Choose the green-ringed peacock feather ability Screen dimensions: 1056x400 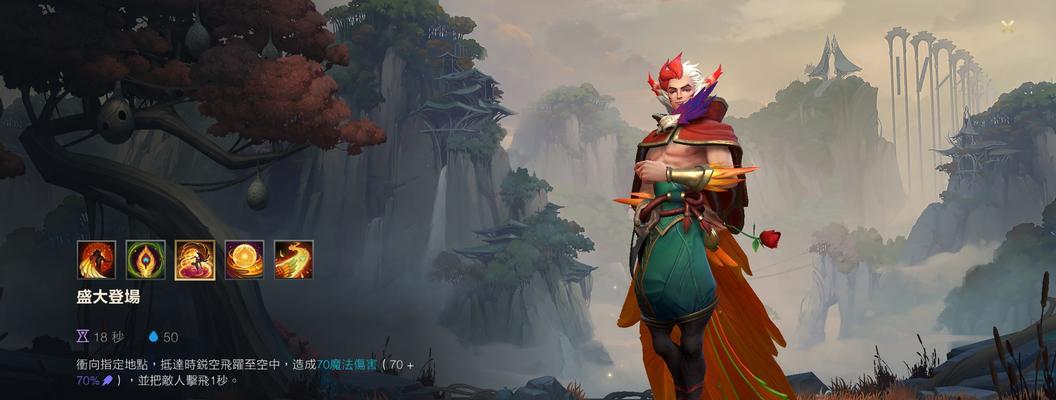(x=146, y=260)
